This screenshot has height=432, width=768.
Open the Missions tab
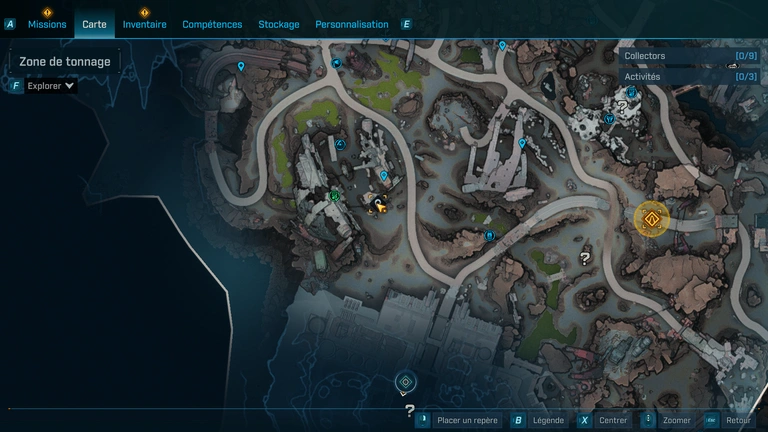click(x=47, y=24)
